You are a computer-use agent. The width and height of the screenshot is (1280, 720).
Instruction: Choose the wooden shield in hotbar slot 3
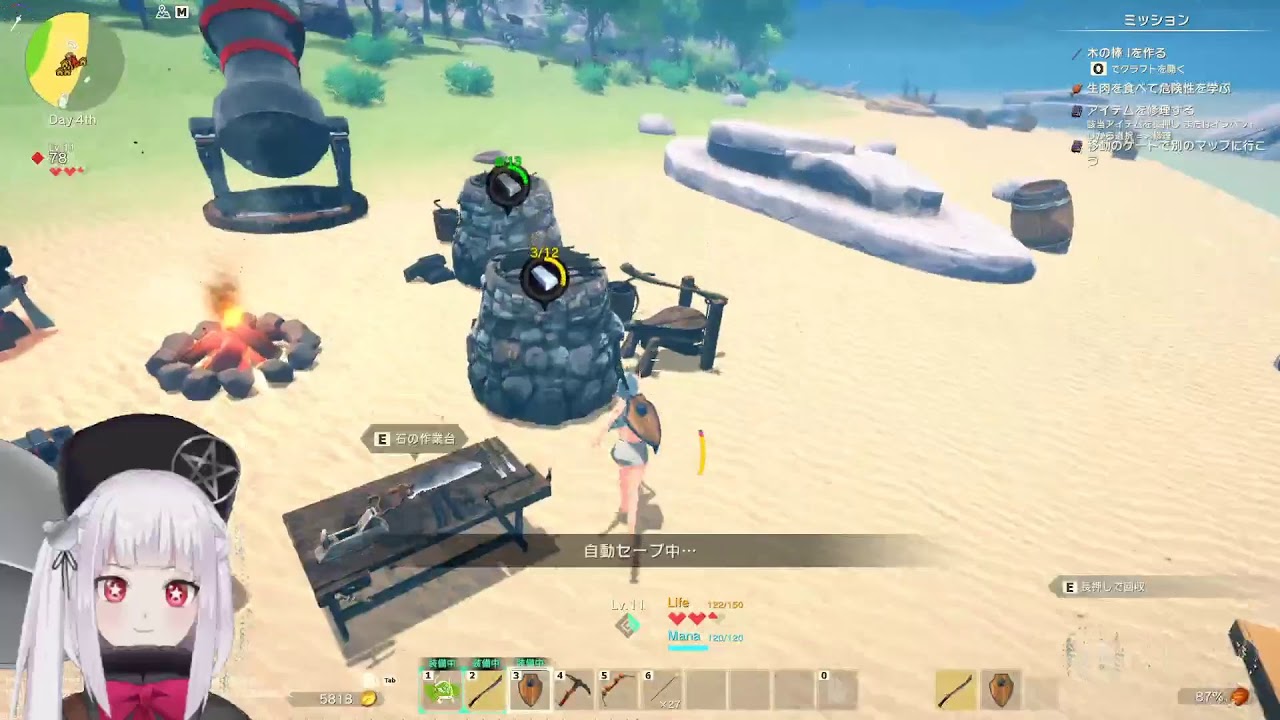[x=530, y=690]
